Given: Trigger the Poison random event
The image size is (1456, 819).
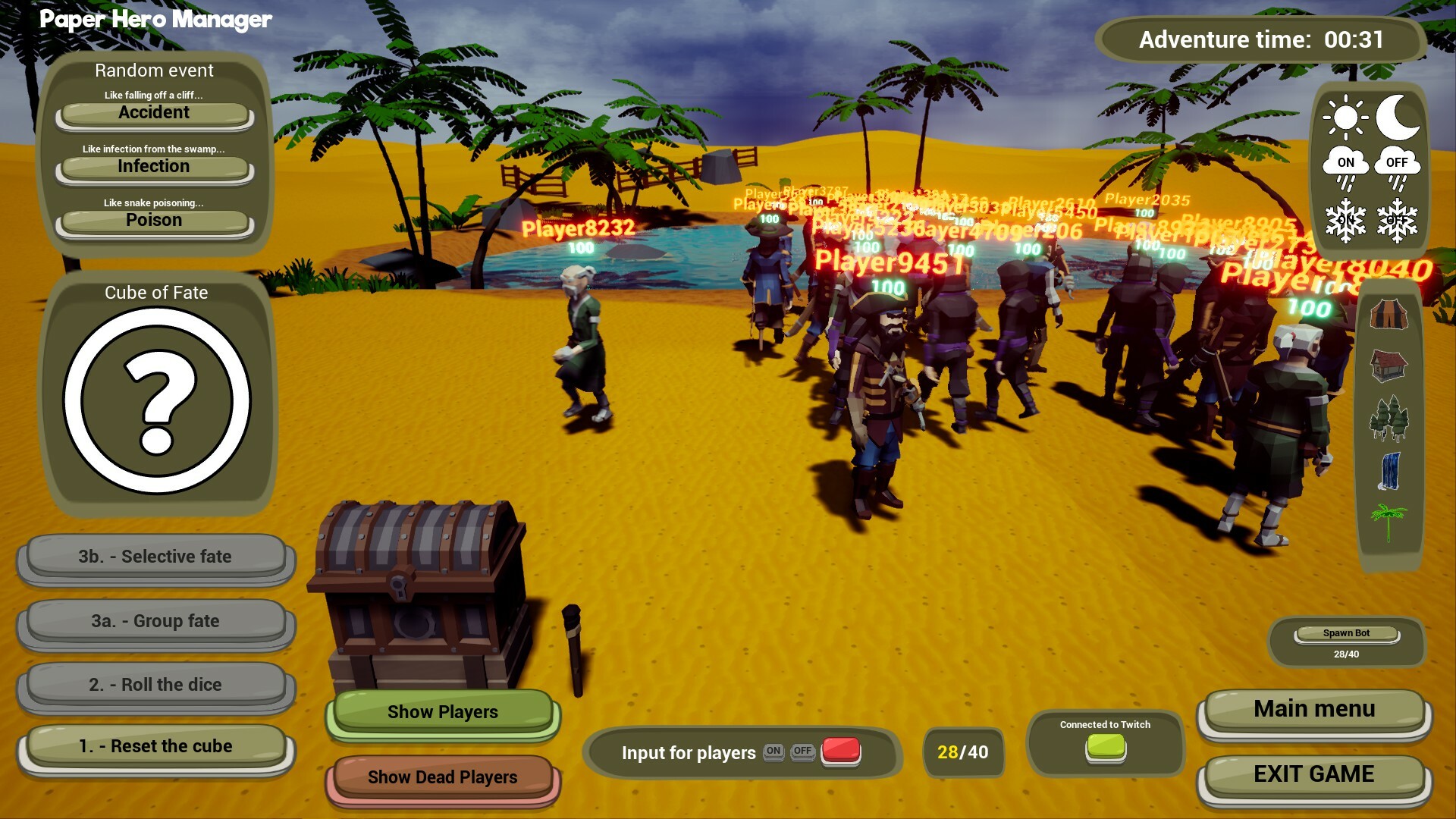Looking at the screenshot, I should click(154, 220).
